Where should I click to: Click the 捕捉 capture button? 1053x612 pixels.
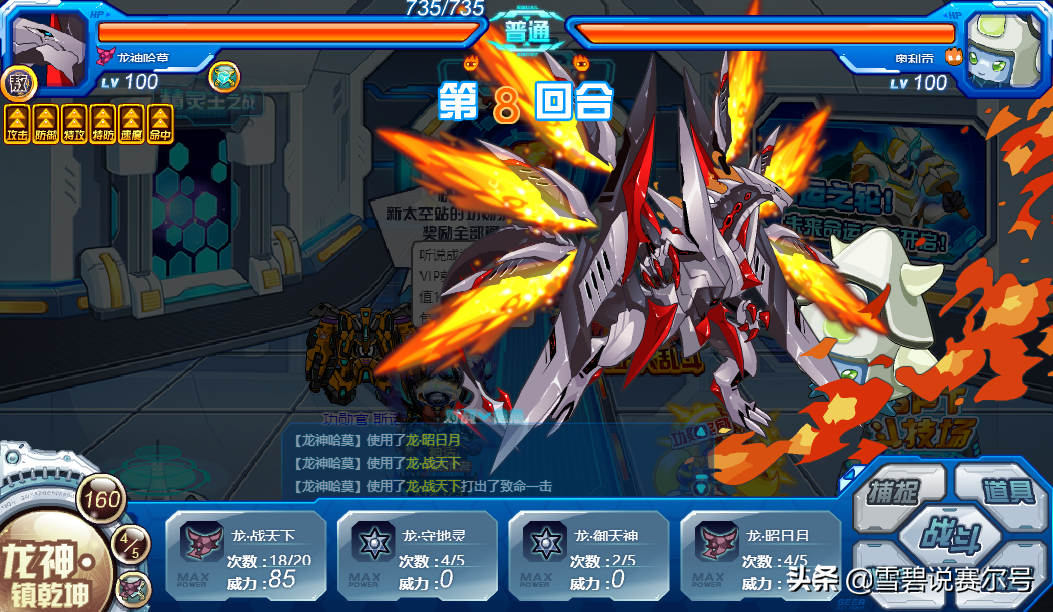click(x=890, y=490)
